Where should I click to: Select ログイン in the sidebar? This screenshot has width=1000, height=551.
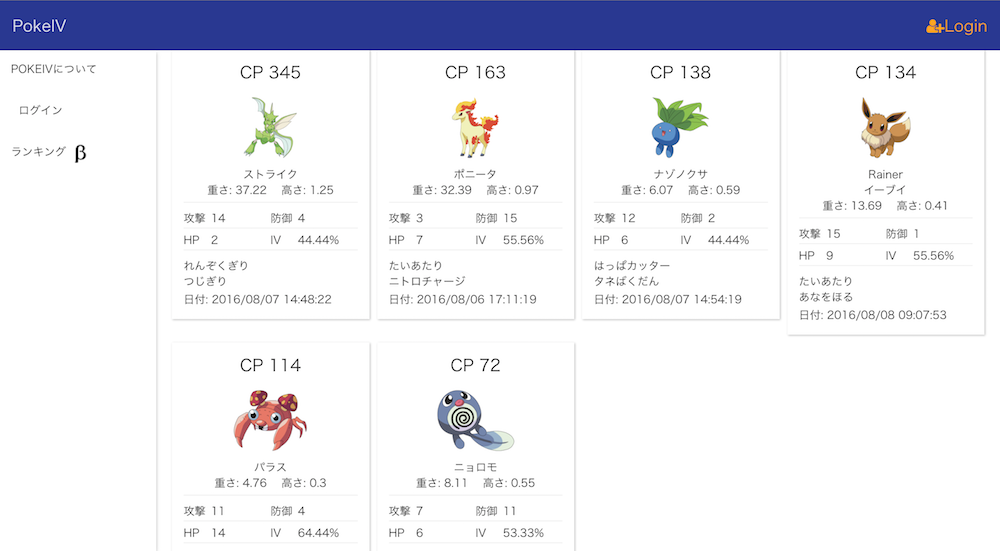click(x=41, y=110)
